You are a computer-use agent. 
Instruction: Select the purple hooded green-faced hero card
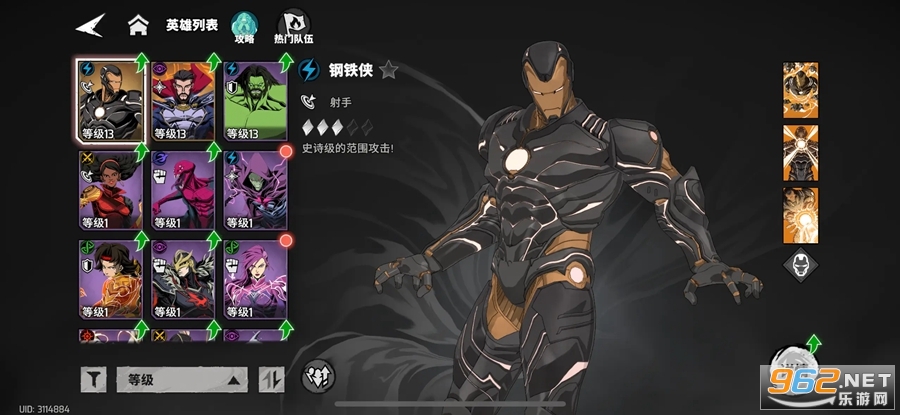(254, 189)
